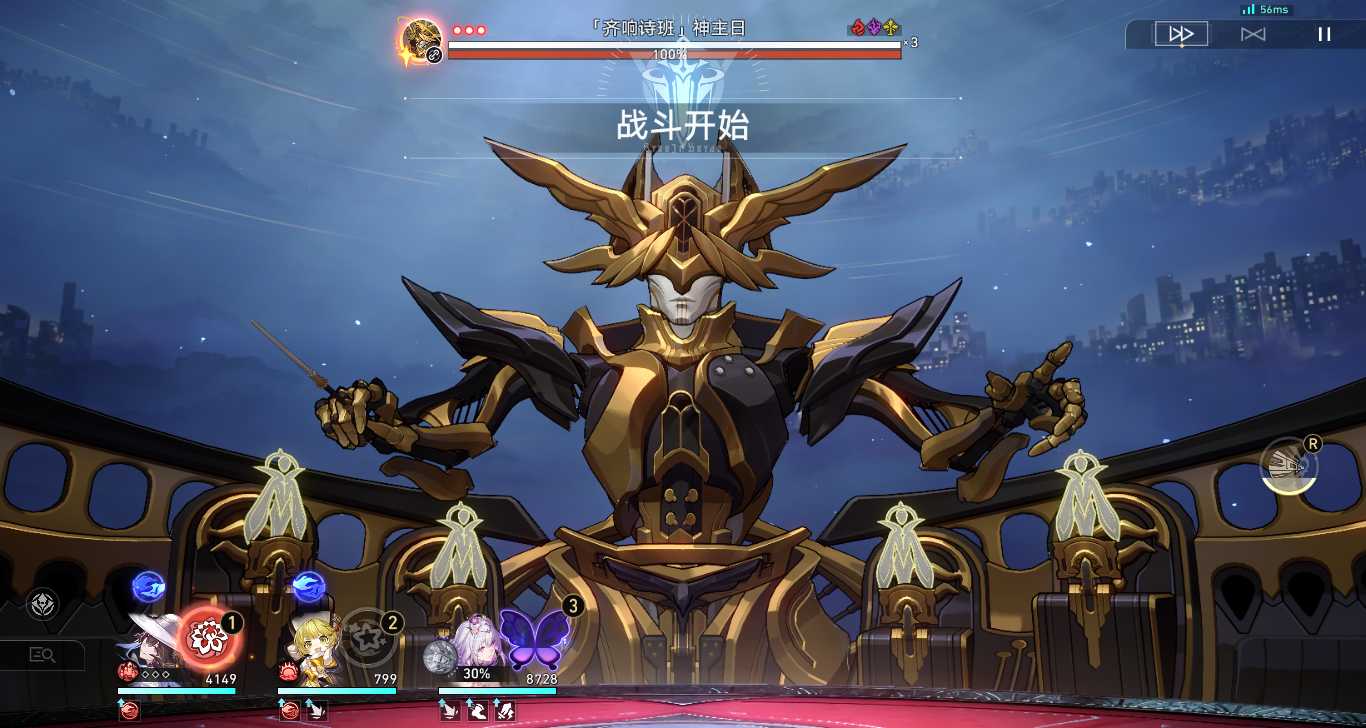Click the round skill icon labeled R

point(1288,466)
